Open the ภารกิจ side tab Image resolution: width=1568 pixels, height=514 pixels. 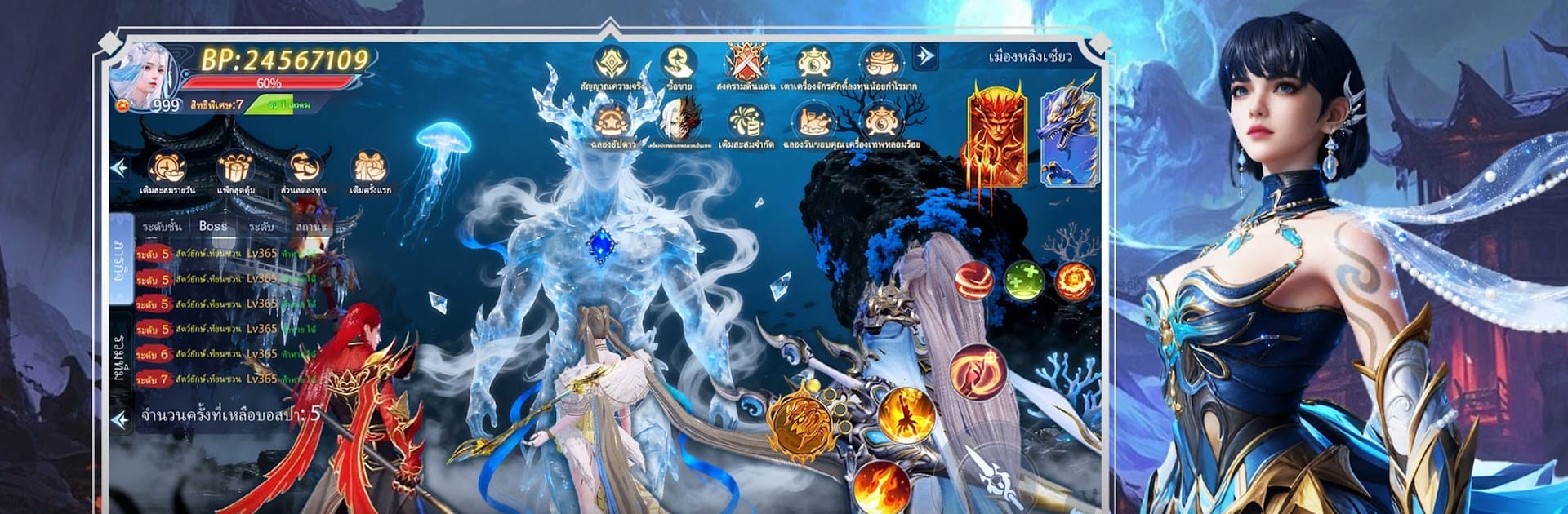pyautogui.click(x=121, y=261)
